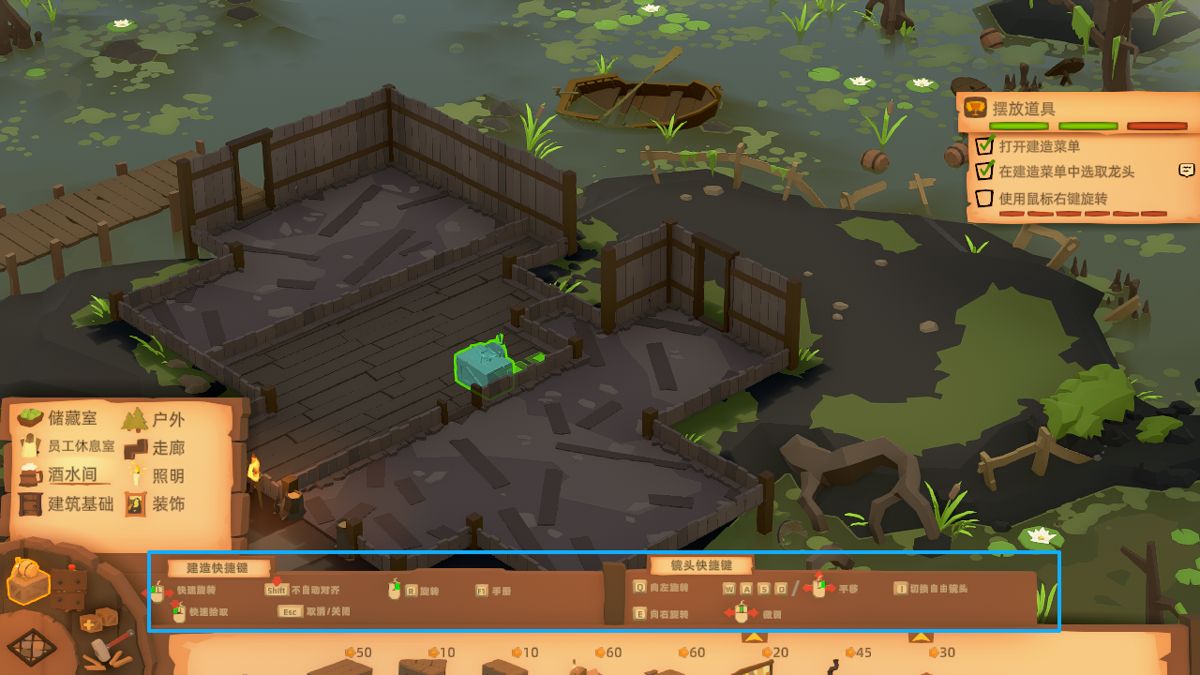Select the 户外 outdoor category
Viewport: 1200px width, 675px height.
point(155,419)
